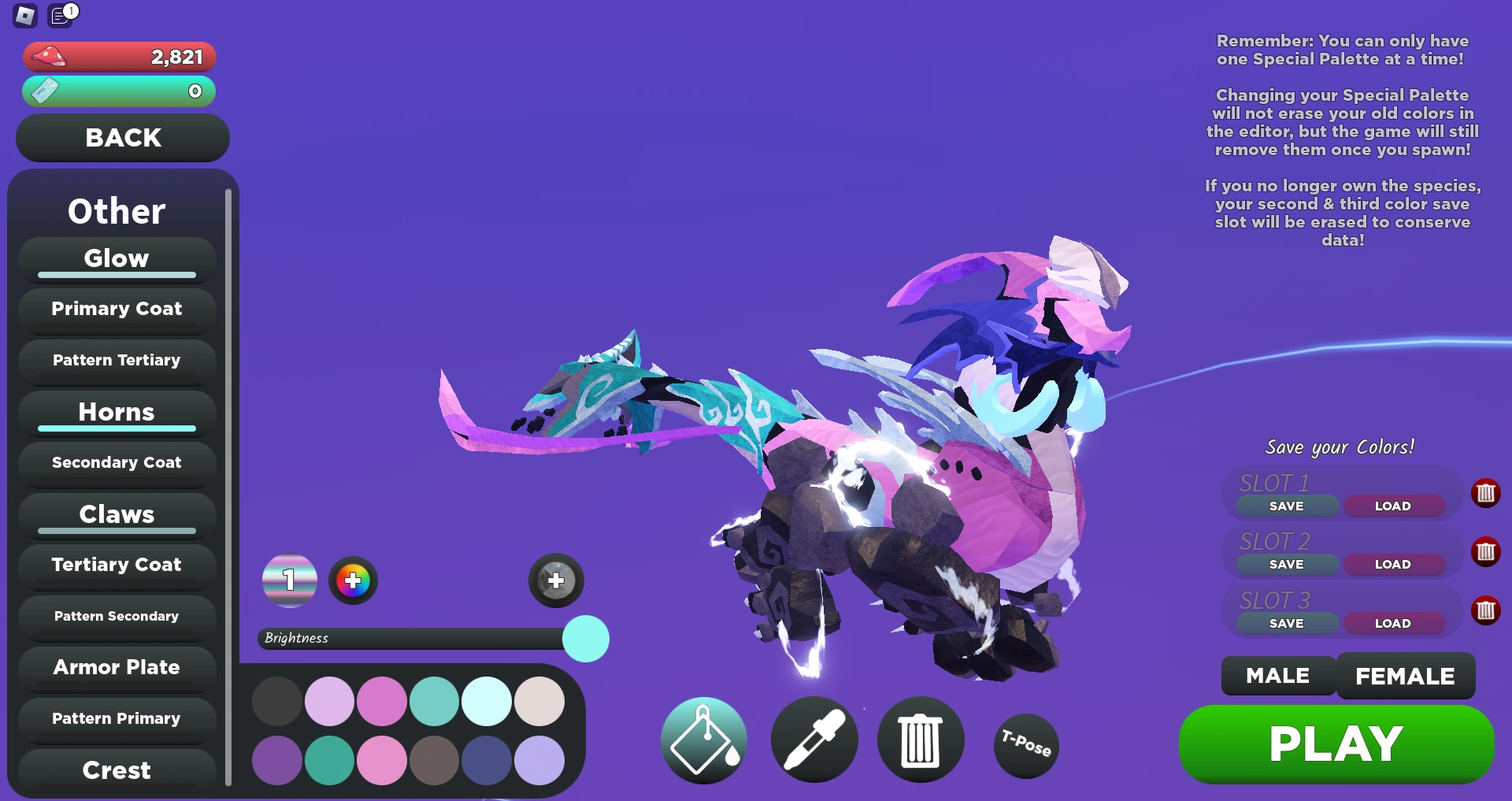Screen dimensions: 1512x801
Task: Open the Roblox menu icon top-left
Action: pyautogui.click(x=24, y=16)
